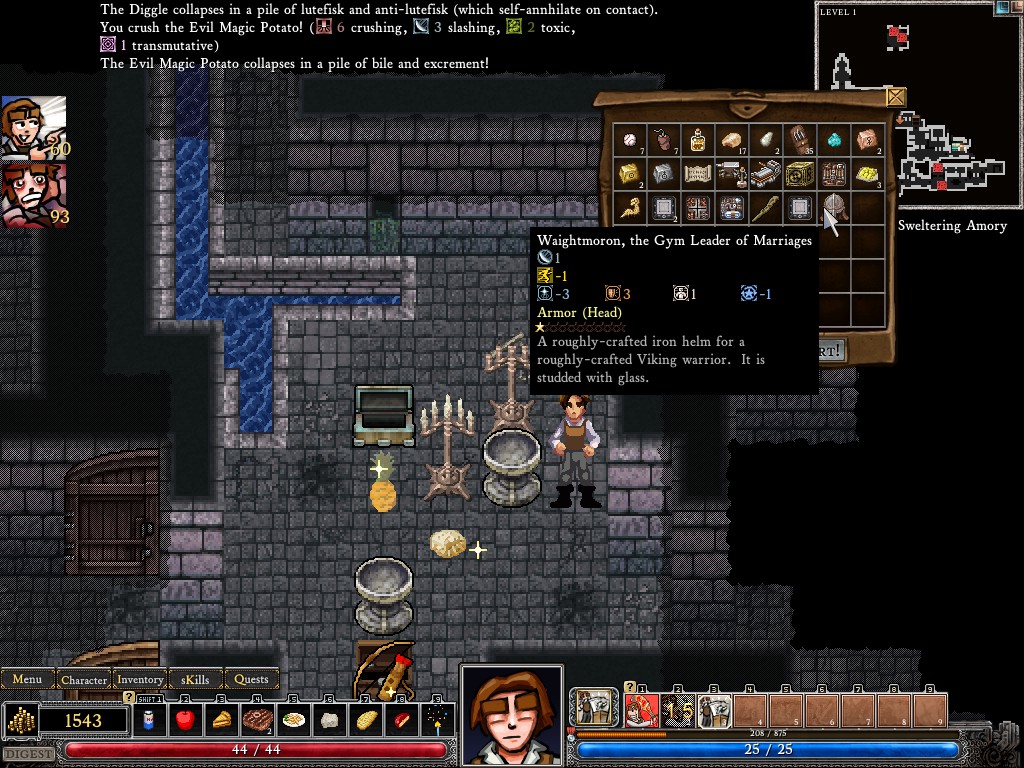Select the cyan gem in inventory
1024x768 pixels.
833,140
